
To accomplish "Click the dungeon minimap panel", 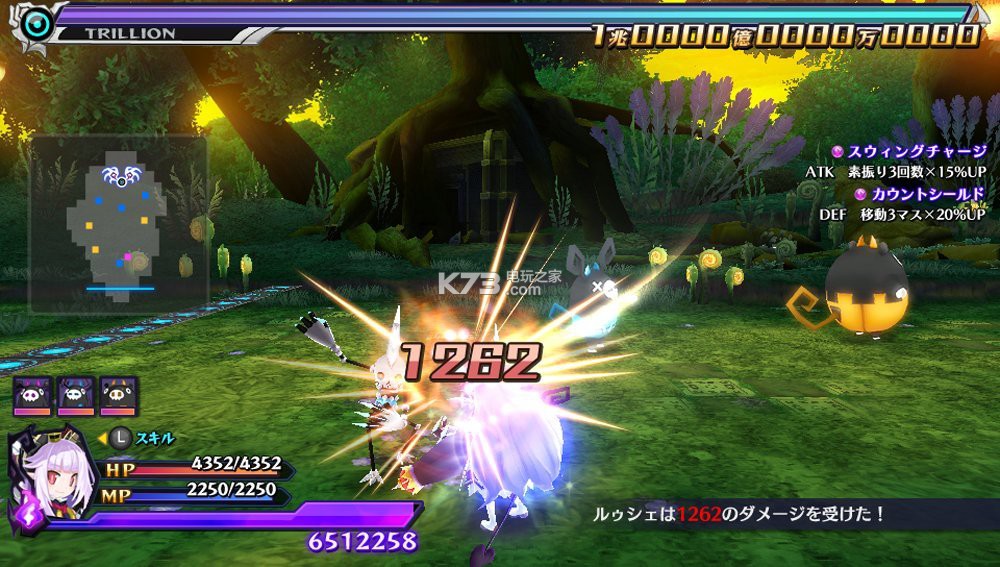I will pyautogui.click(x=118, y=223).
